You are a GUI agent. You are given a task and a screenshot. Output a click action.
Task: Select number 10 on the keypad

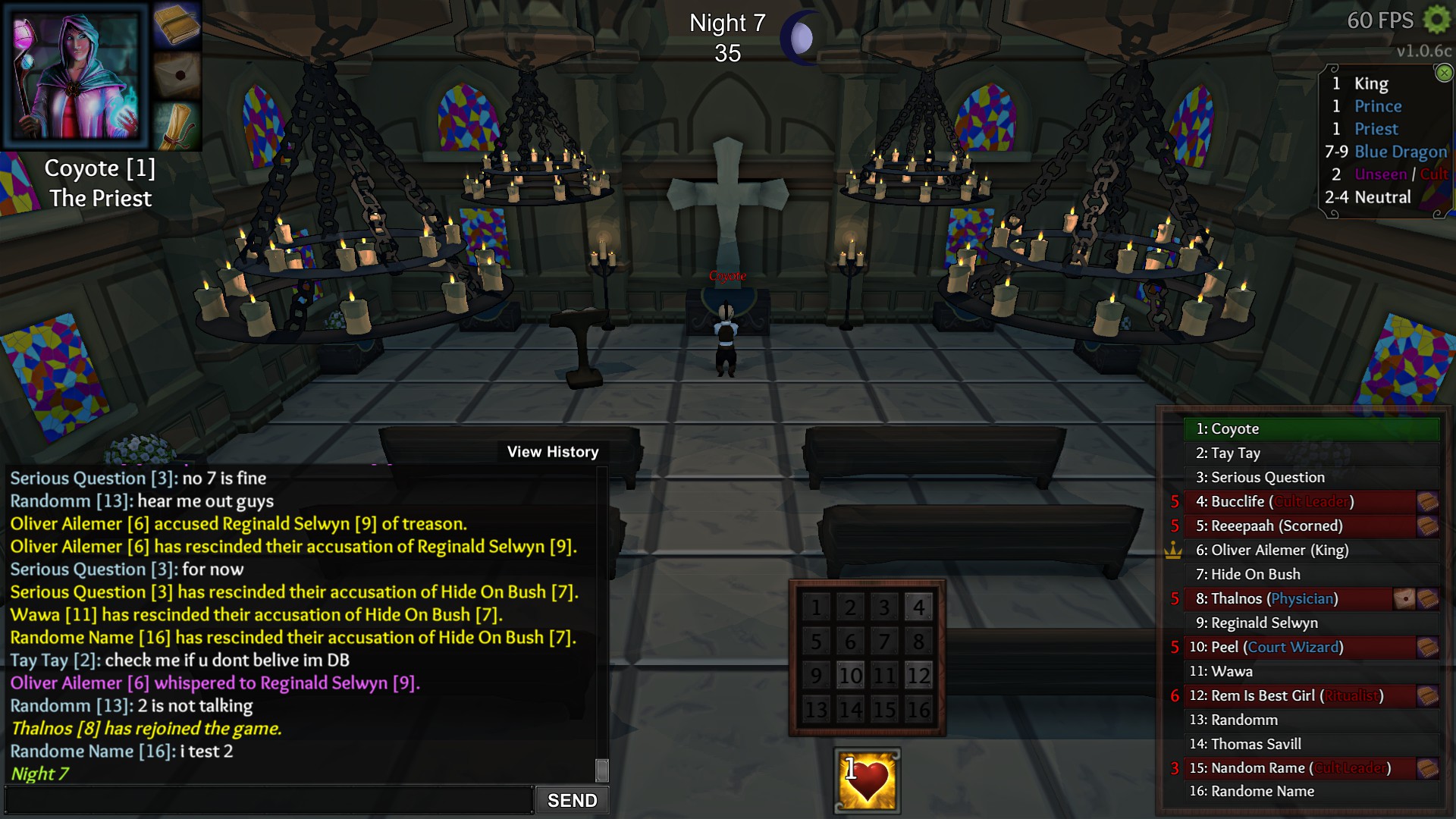coord(850,675)
